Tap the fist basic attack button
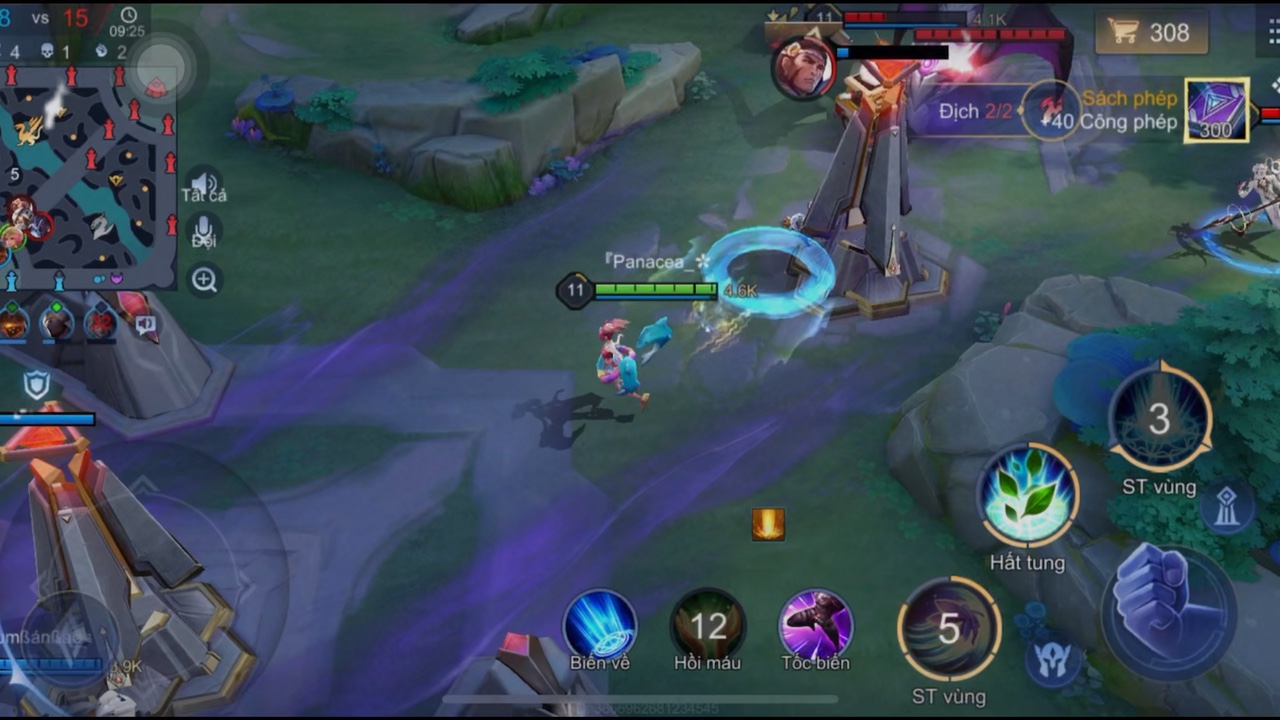This screenshot has width=1280, height=720. click(x=1166, y=605)
